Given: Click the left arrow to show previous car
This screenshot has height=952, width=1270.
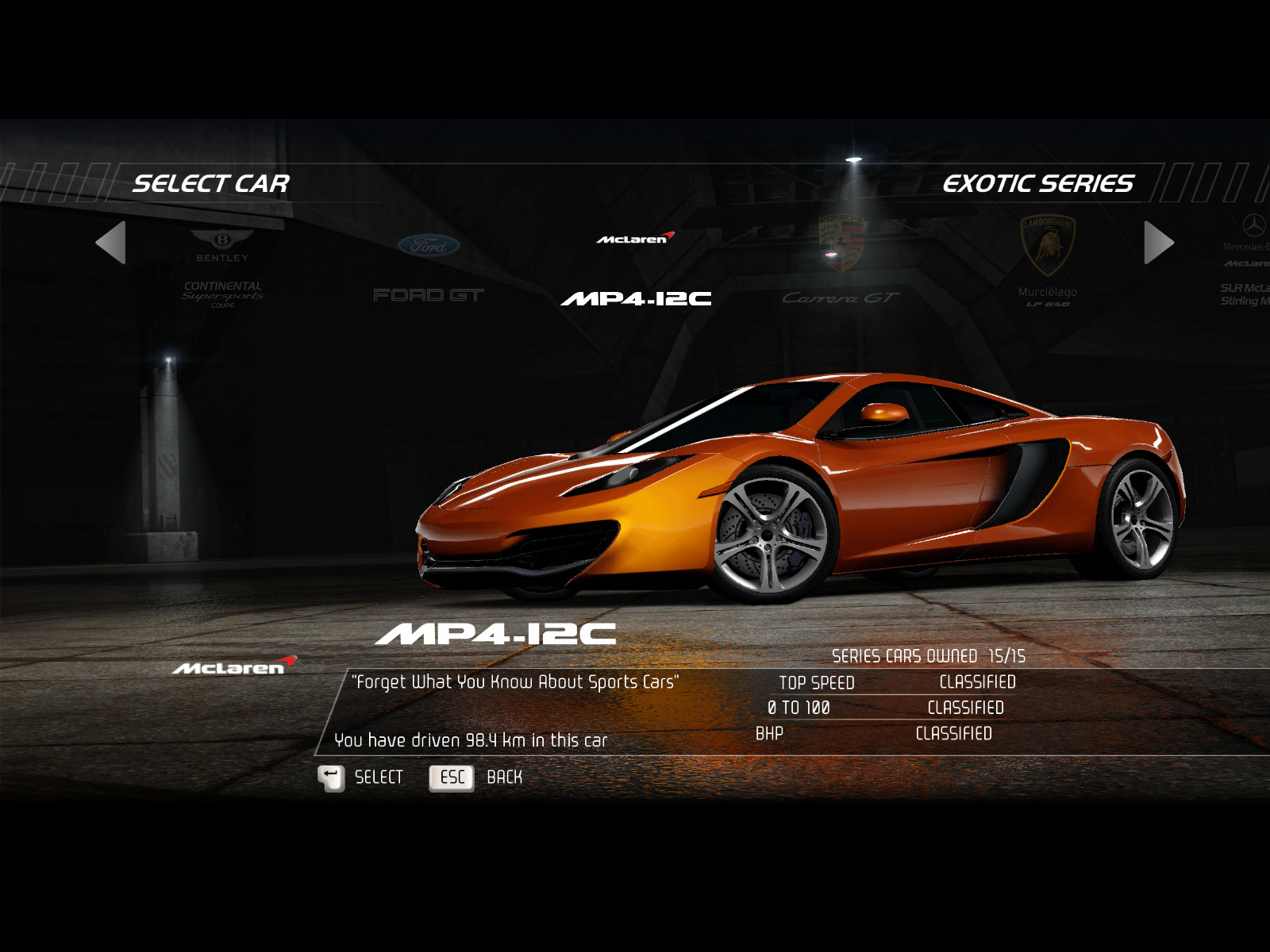Looking at the screenshot, I should tap(111, 243).
